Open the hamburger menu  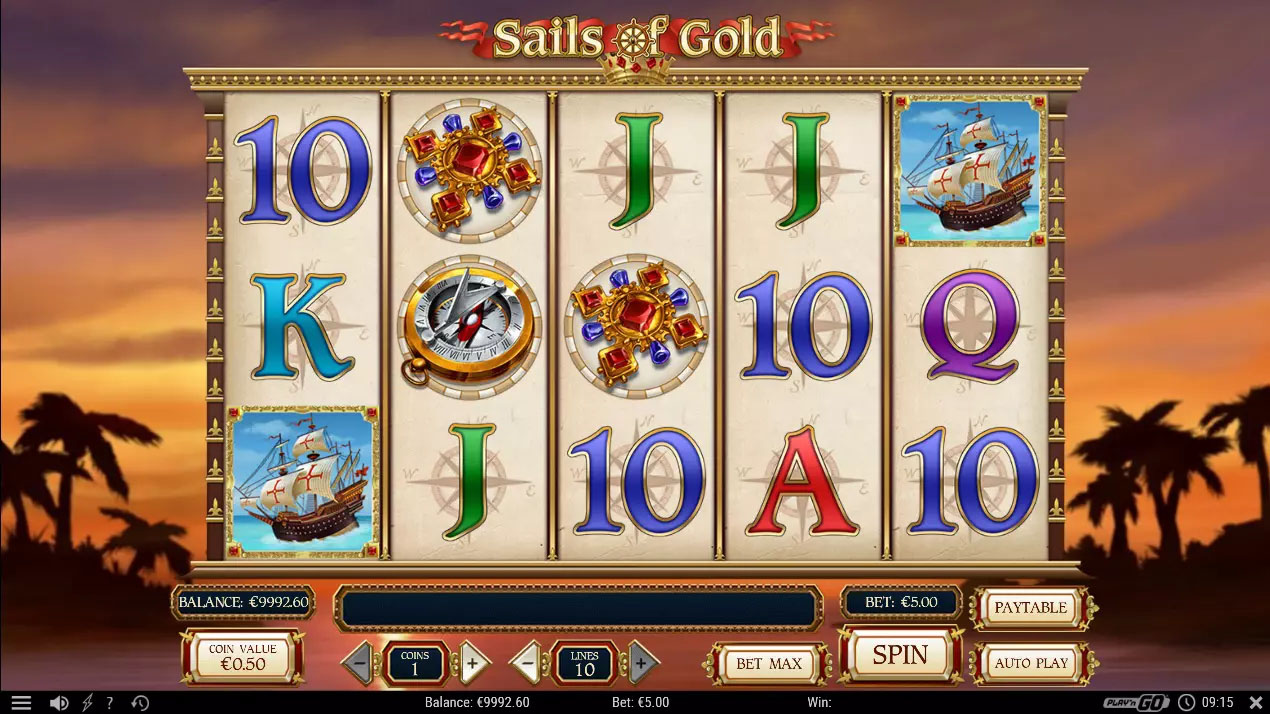21,703
